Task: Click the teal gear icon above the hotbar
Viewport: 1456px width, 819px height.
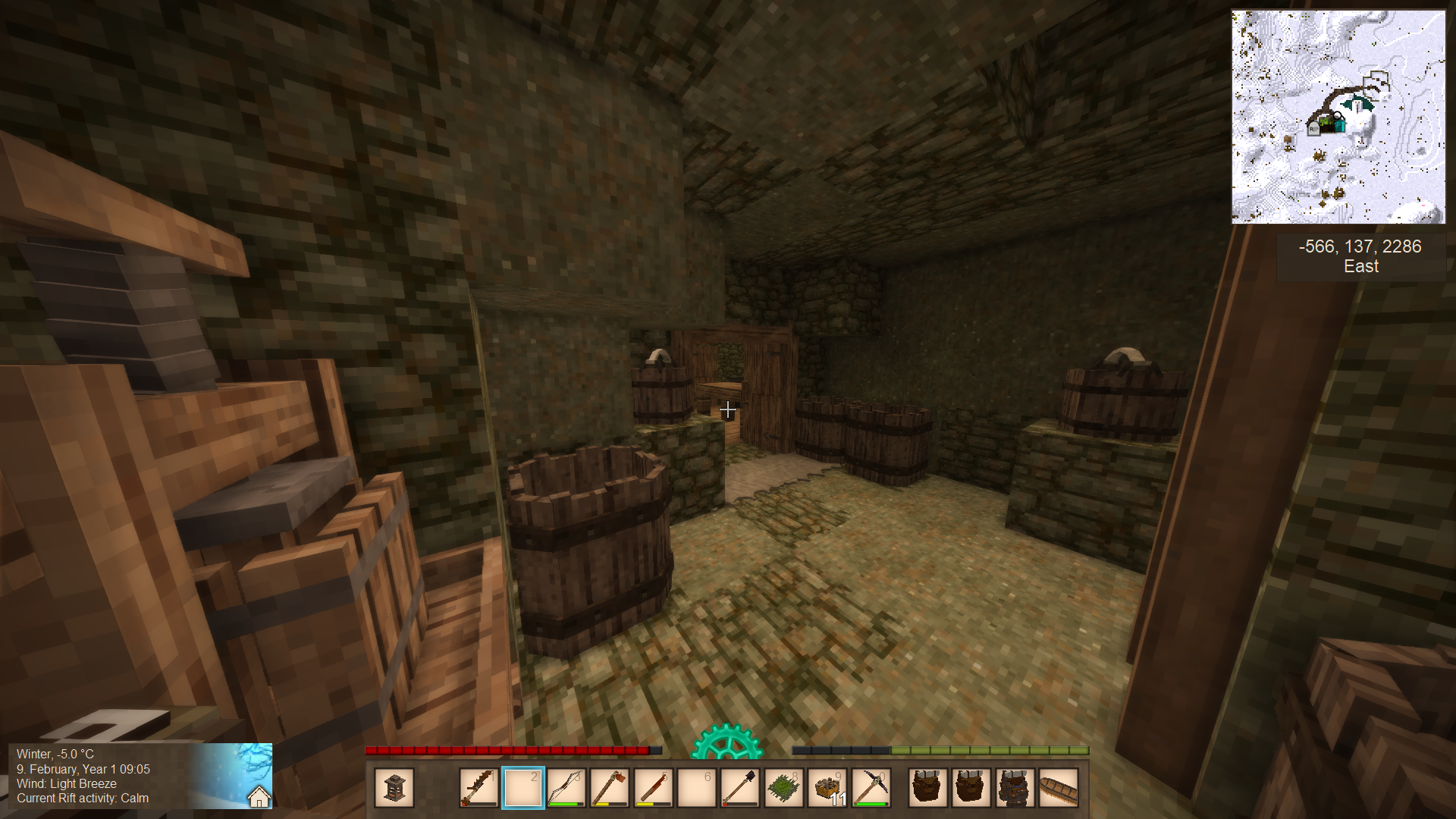Action: point(726,742)
